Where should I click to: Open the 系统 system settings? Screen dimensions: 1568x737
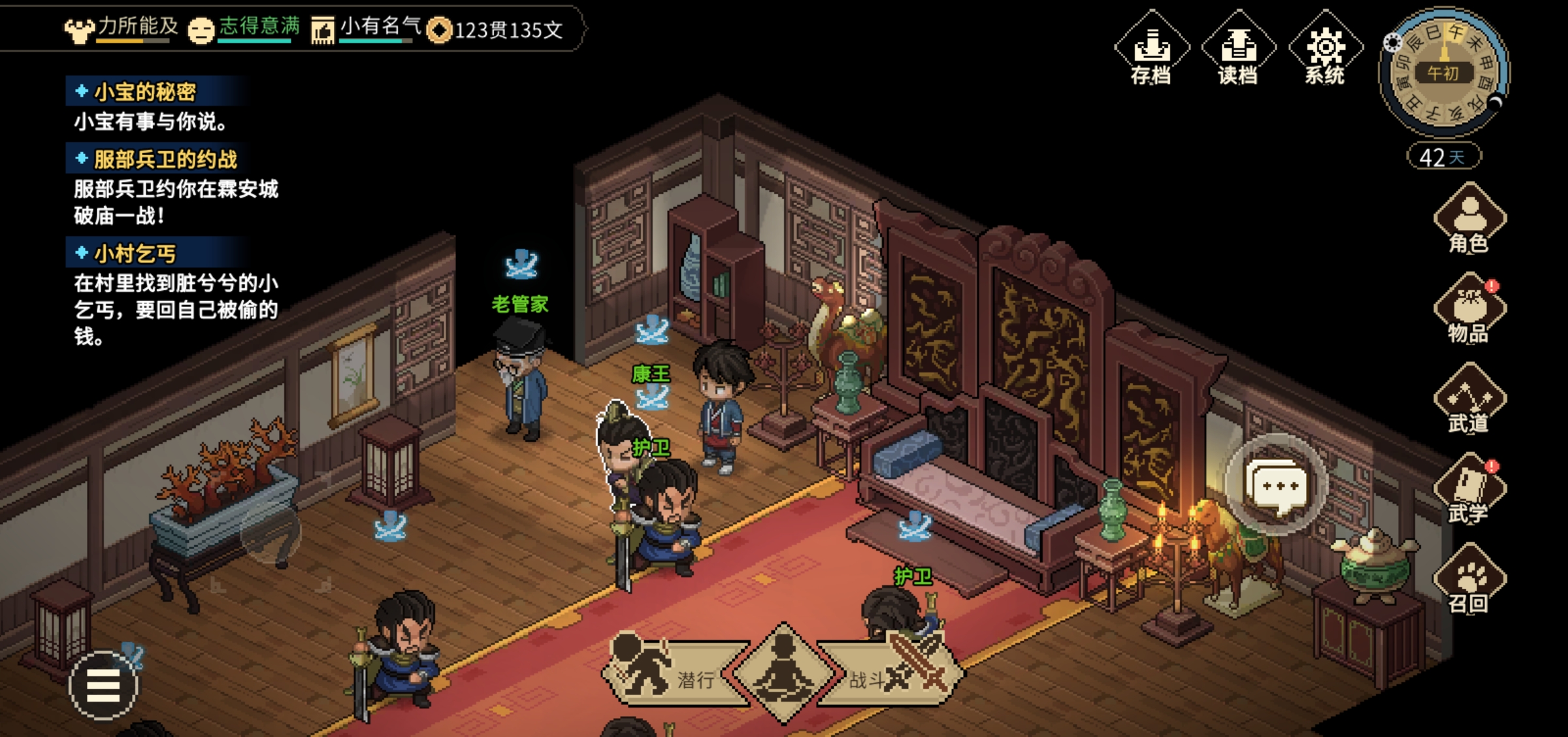point(1325,50)
